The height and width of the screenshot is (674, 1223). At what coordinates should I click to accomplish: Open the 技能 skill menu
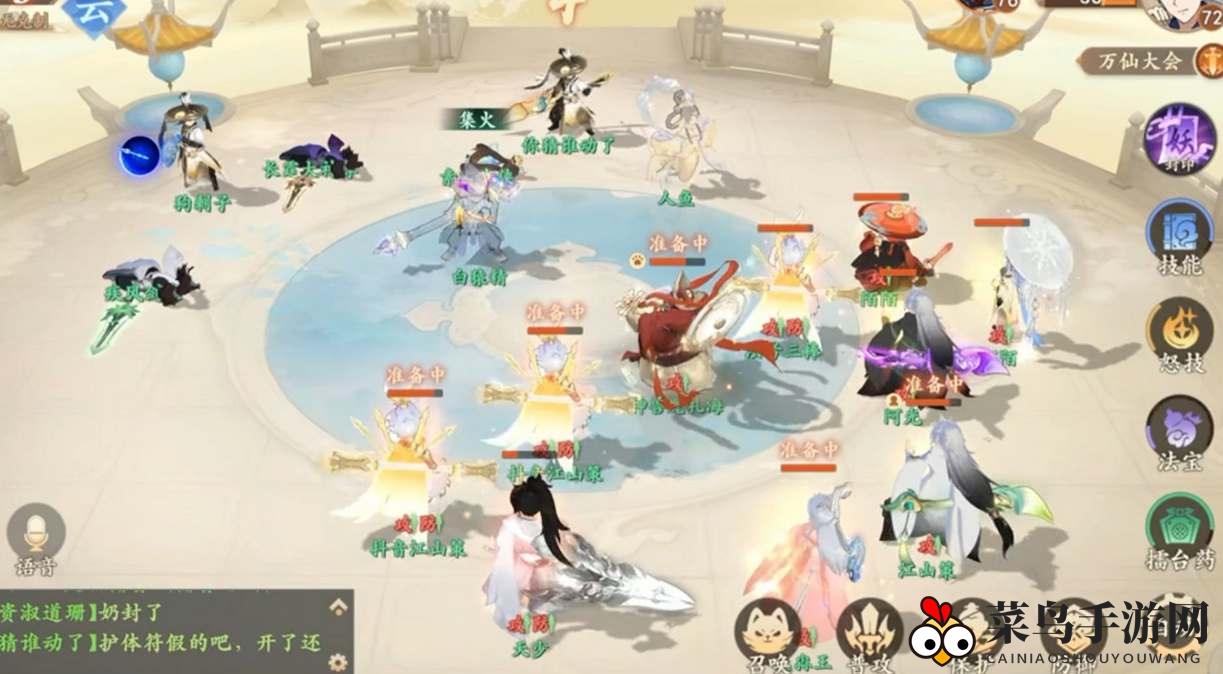point(1180,233)
